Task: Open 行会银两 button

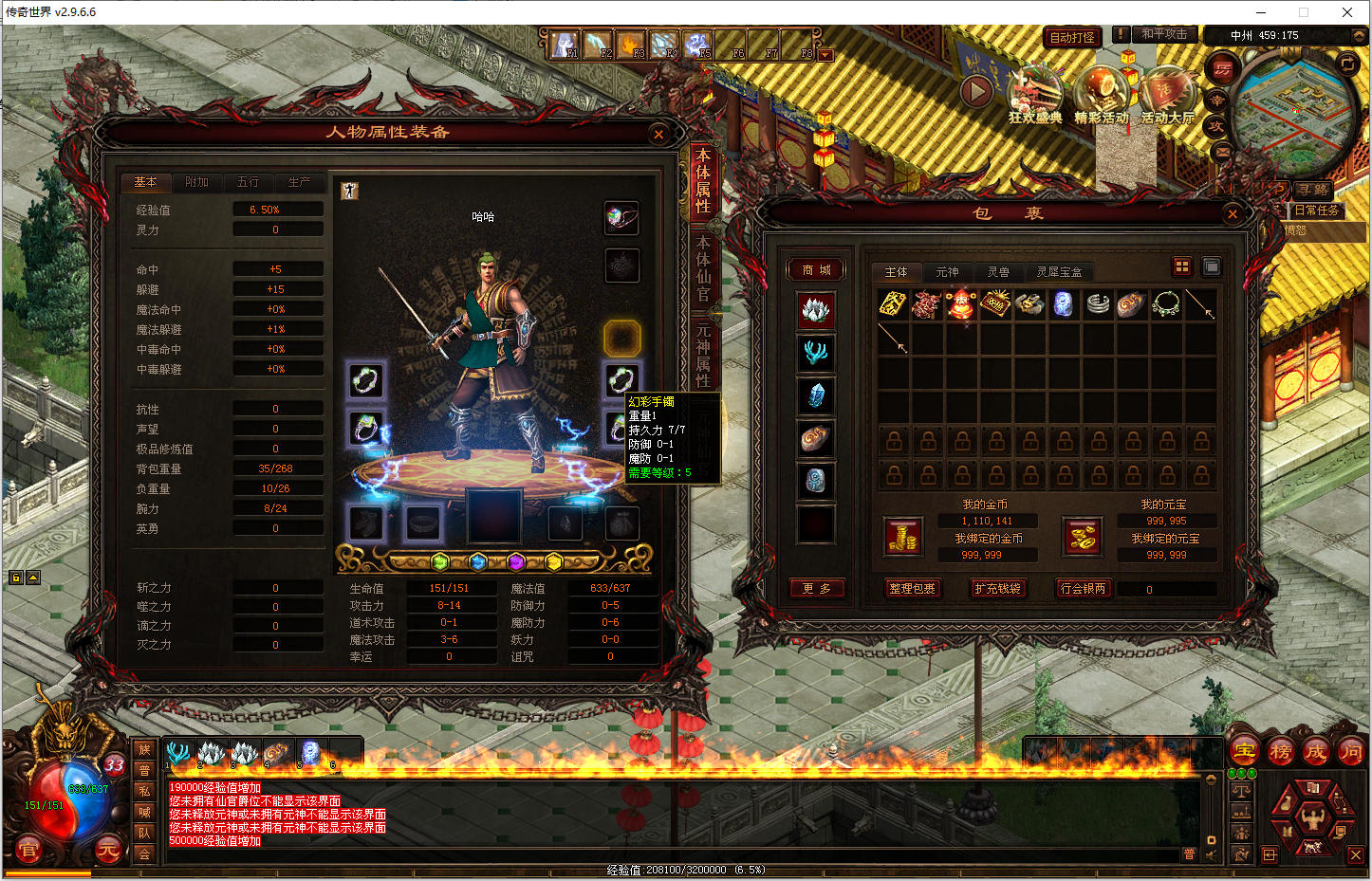Action: 1083,589
